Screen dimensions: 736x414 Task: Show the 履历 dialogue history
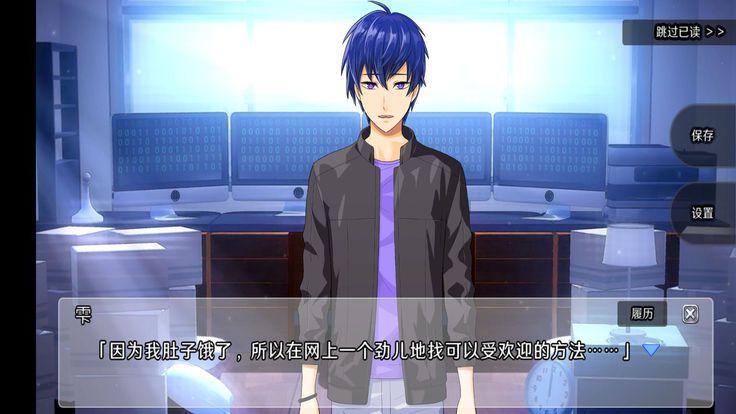click(641, 314)
